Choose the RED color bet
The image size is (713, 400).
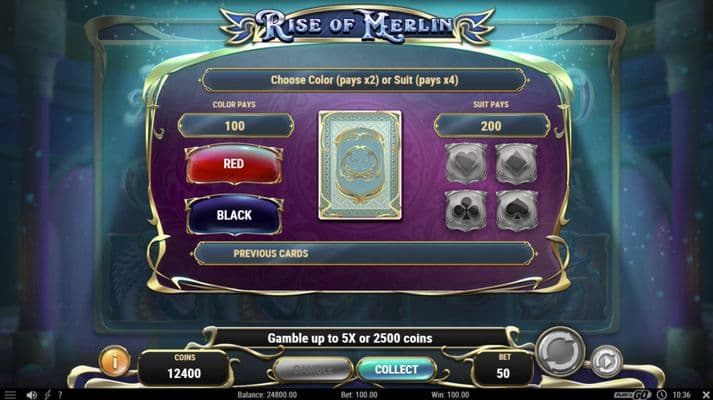click(x=234, y=164)
